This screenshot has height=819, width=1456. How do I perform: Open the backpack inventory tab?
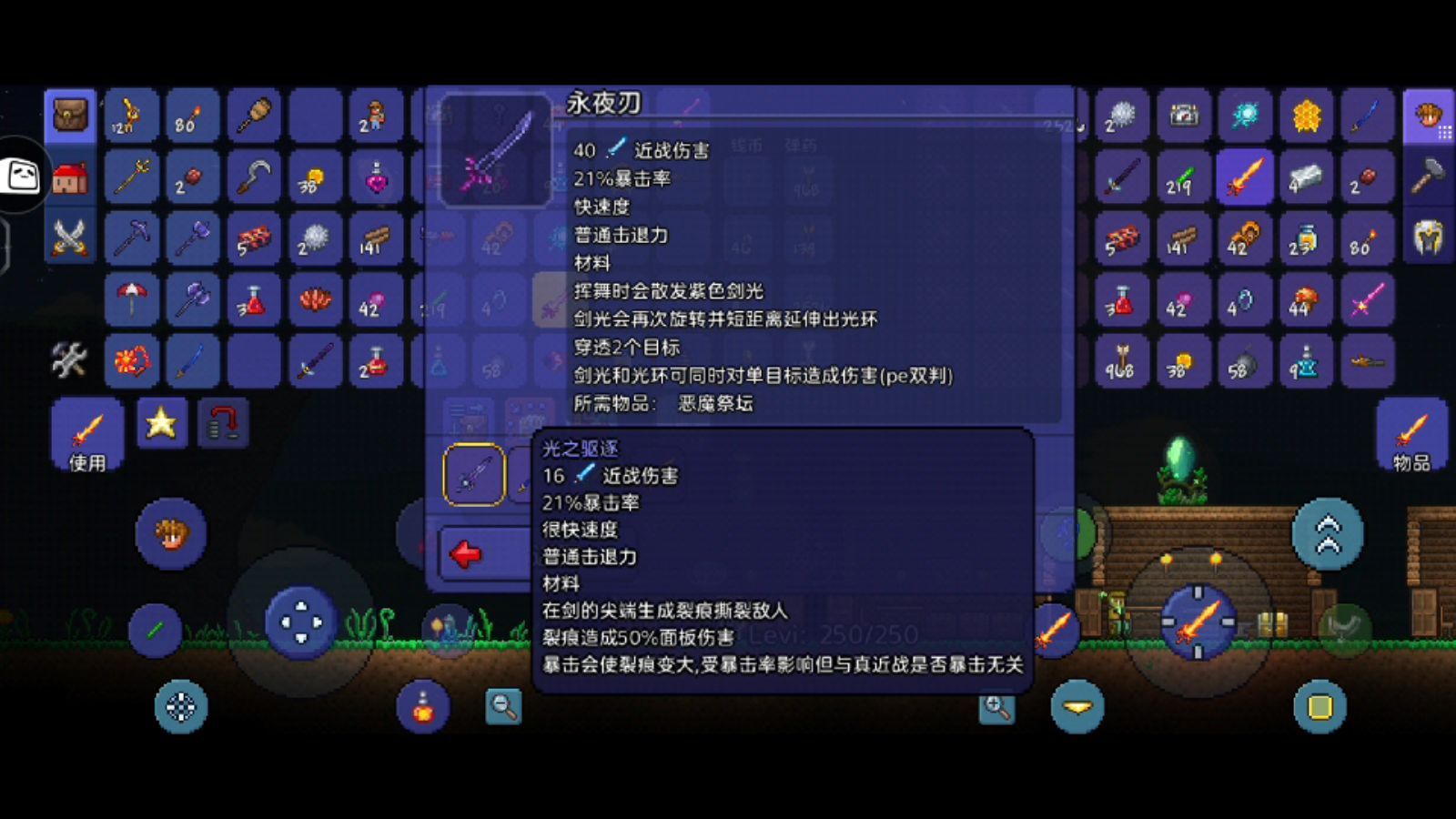tap(70, 116)
